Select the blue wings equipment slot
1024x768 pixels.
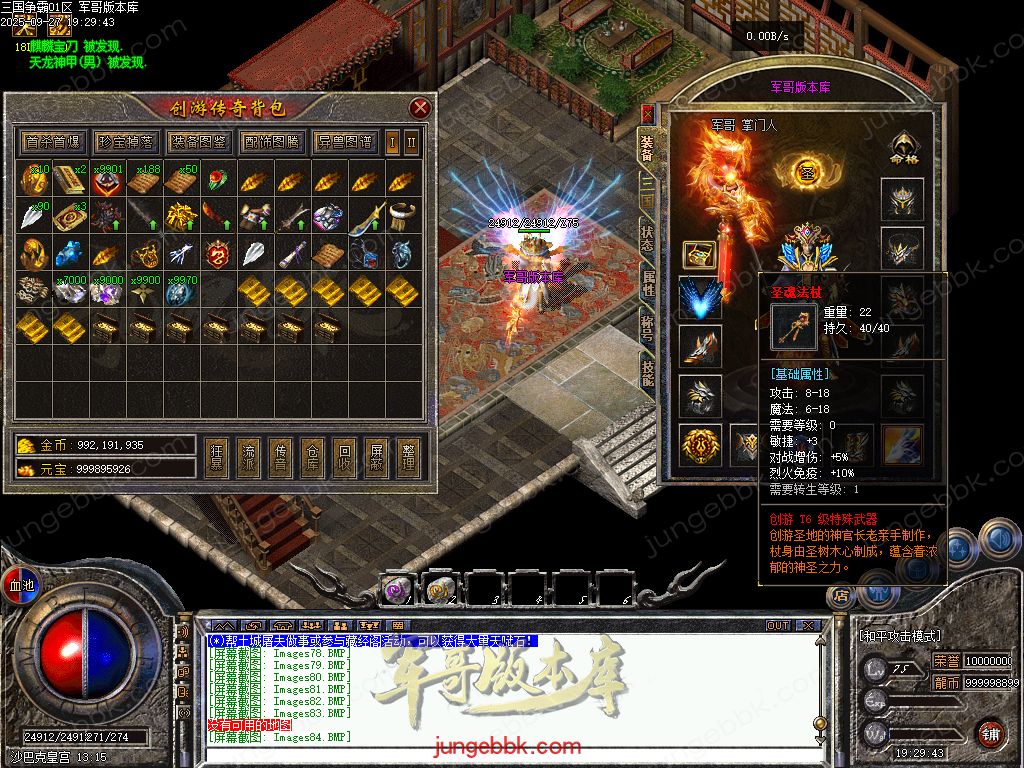(x=700, y=298)
